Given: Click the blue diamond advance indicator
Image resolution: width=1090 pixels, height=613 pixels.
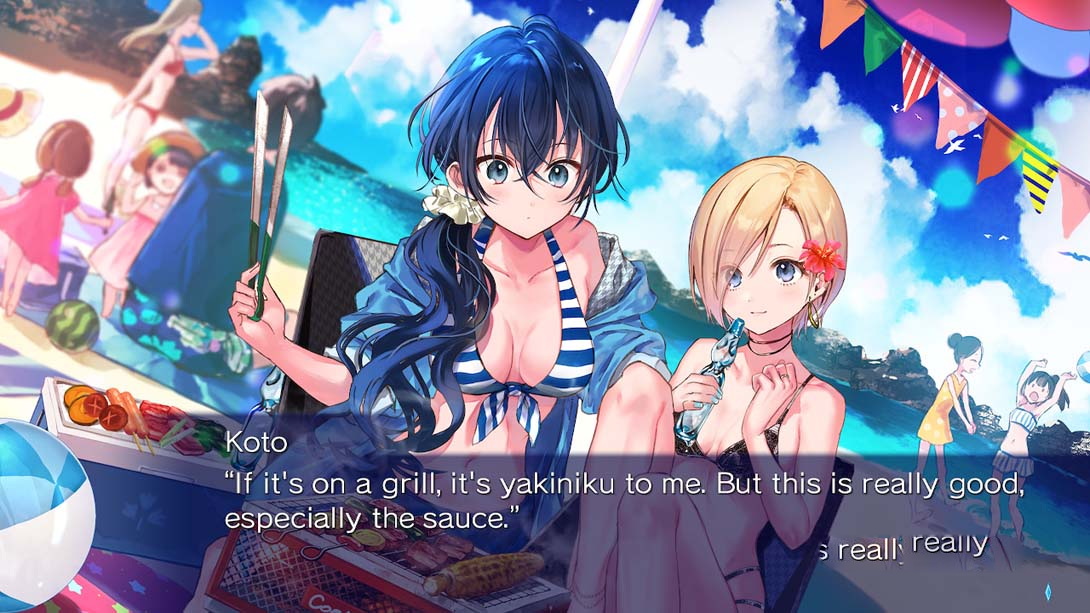Looking at the screenshot, I should pos(1047,590).
